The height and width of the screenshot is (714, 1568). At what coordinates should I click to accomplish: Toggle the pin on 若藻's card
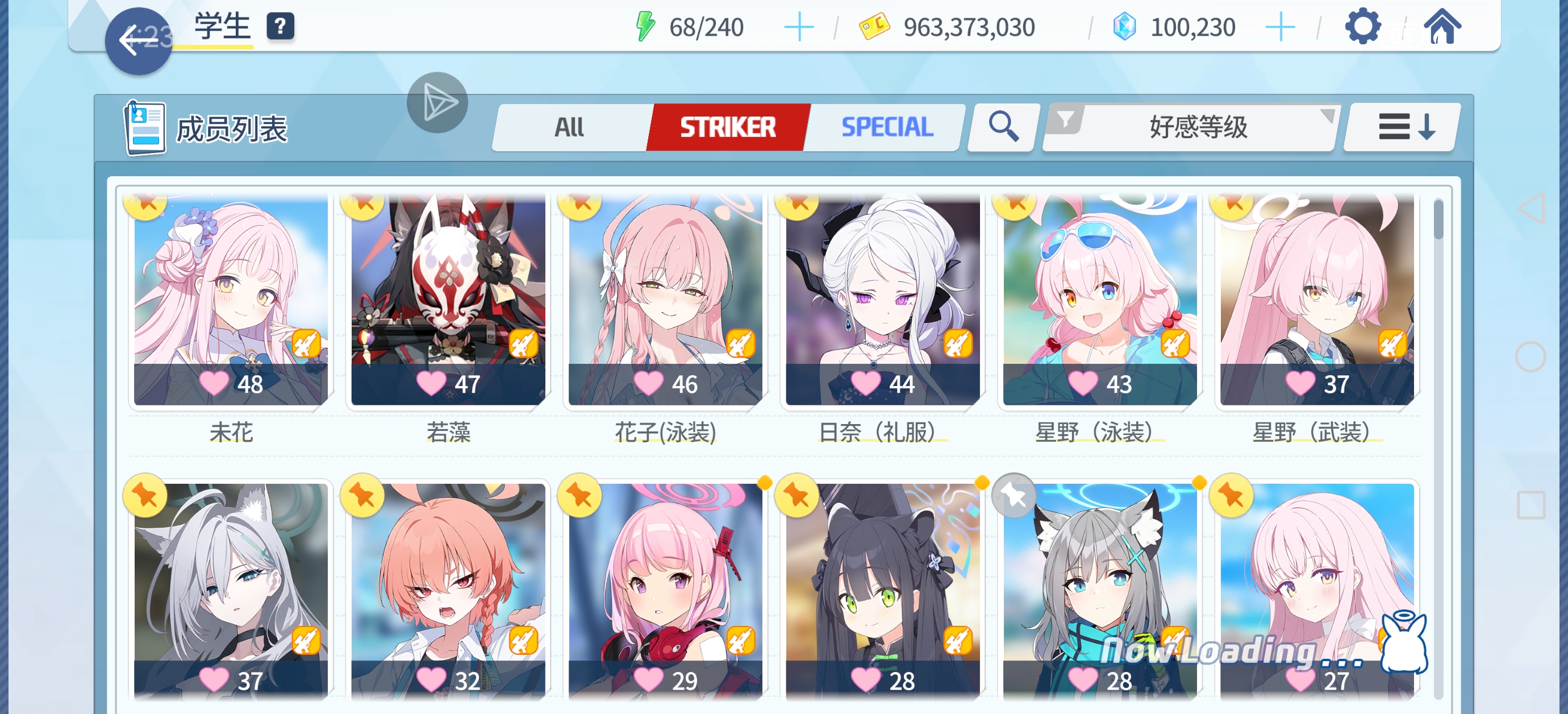364,207
